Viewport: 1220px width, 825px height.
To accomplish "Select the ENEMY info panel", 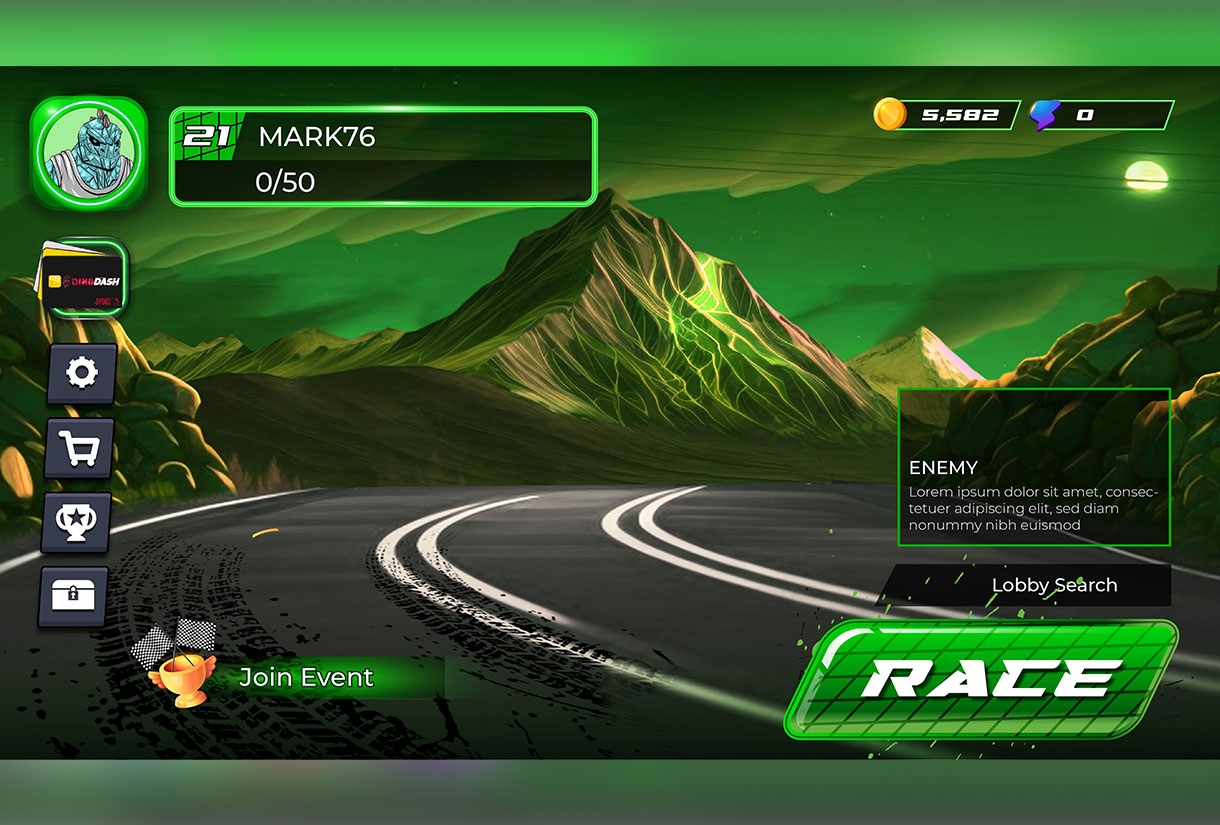I will click(x=1034, y=467).
